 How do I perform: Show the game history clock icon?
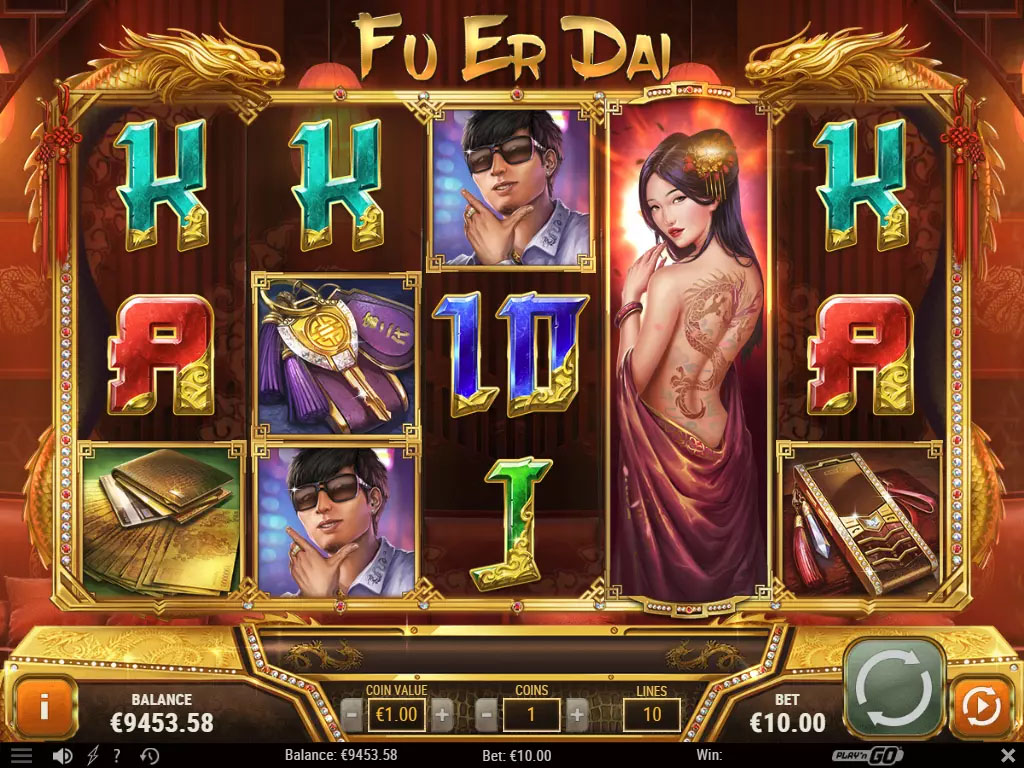(150, 756)
